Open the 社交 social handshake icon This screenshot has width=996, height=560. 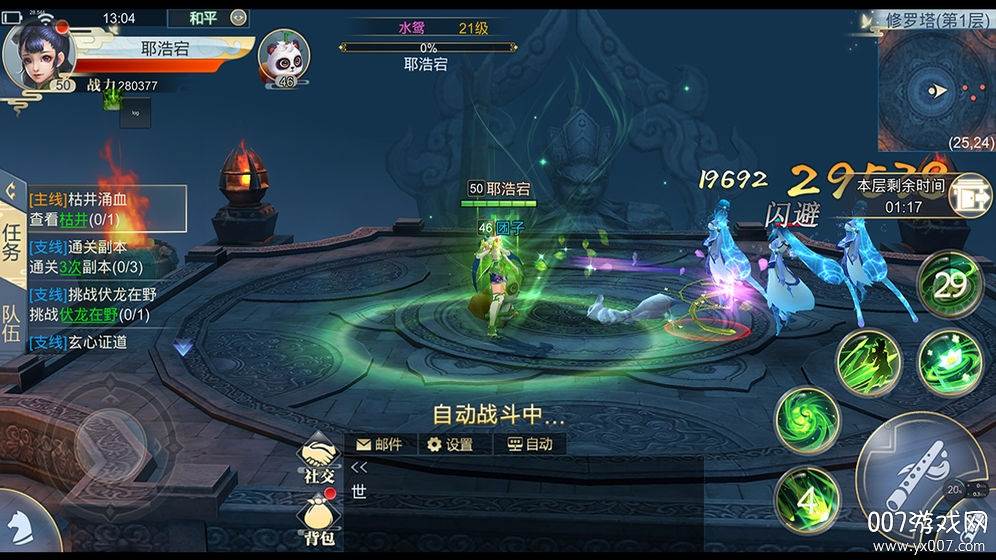click(318, 463)
